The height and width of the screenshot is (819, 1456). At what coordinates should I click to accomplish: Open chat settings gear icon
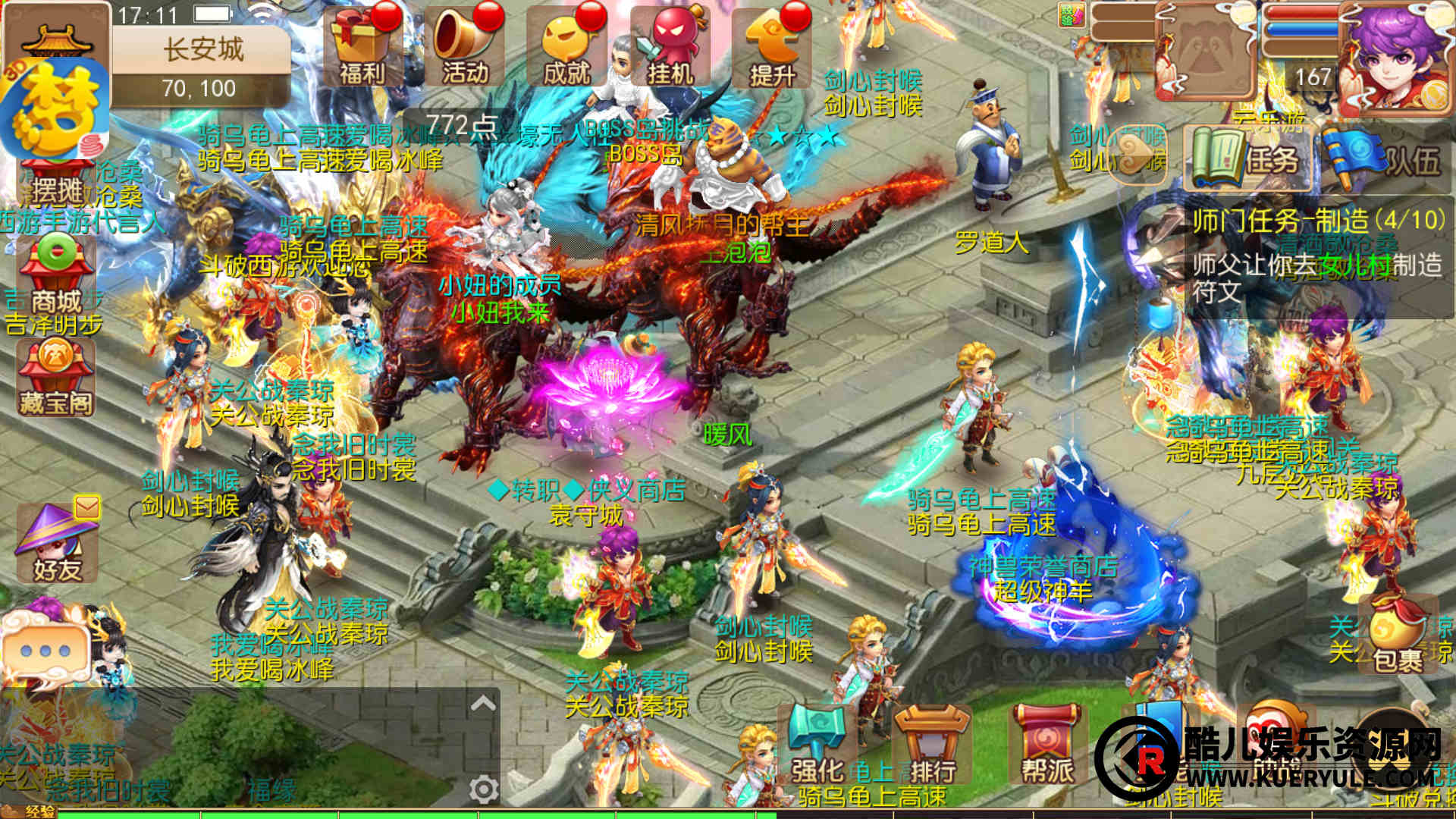tap(483, 789)
